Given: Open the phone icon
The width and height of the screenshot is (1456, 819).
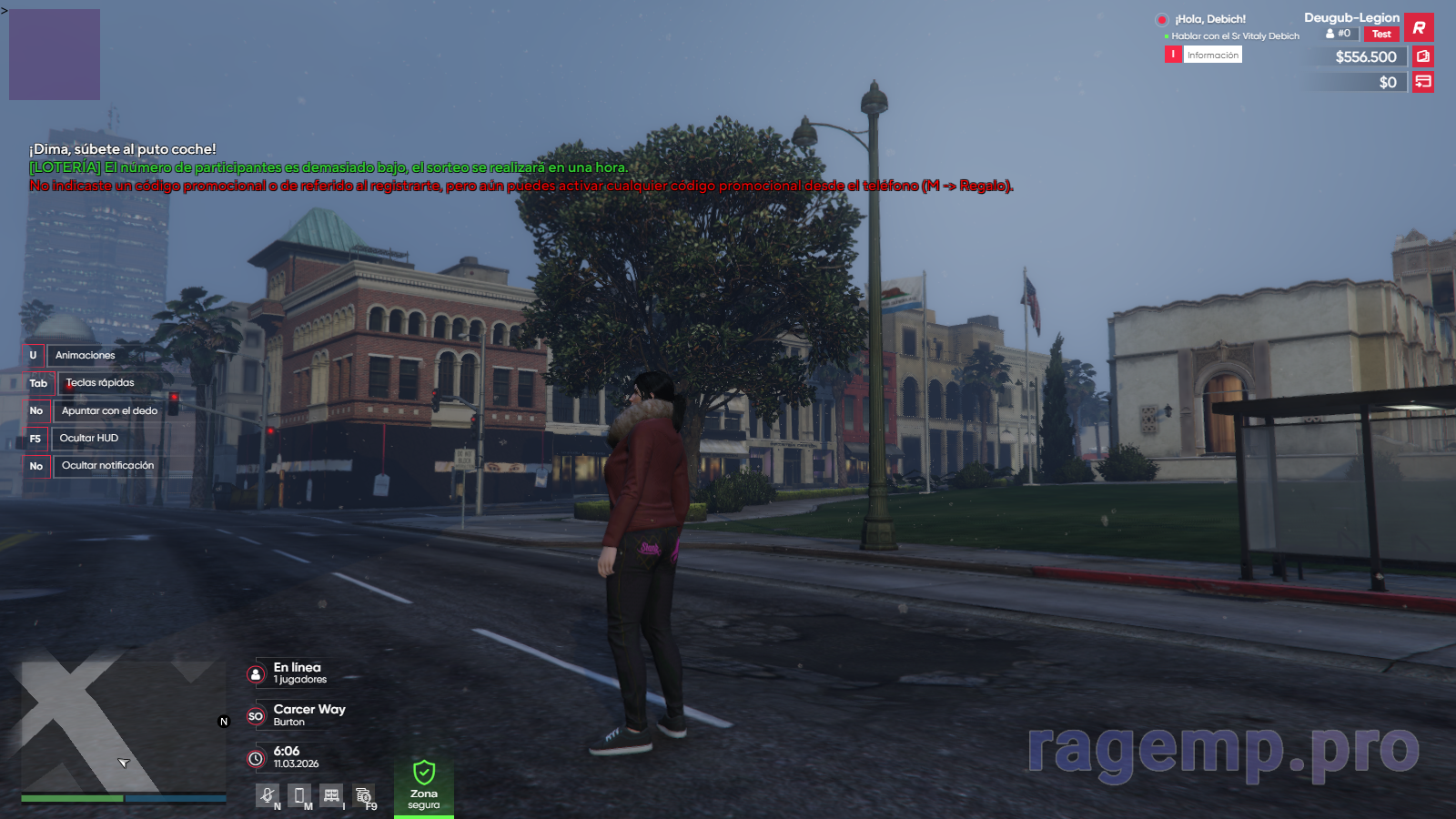Looking at the screenshot, I should click(298, 795).
